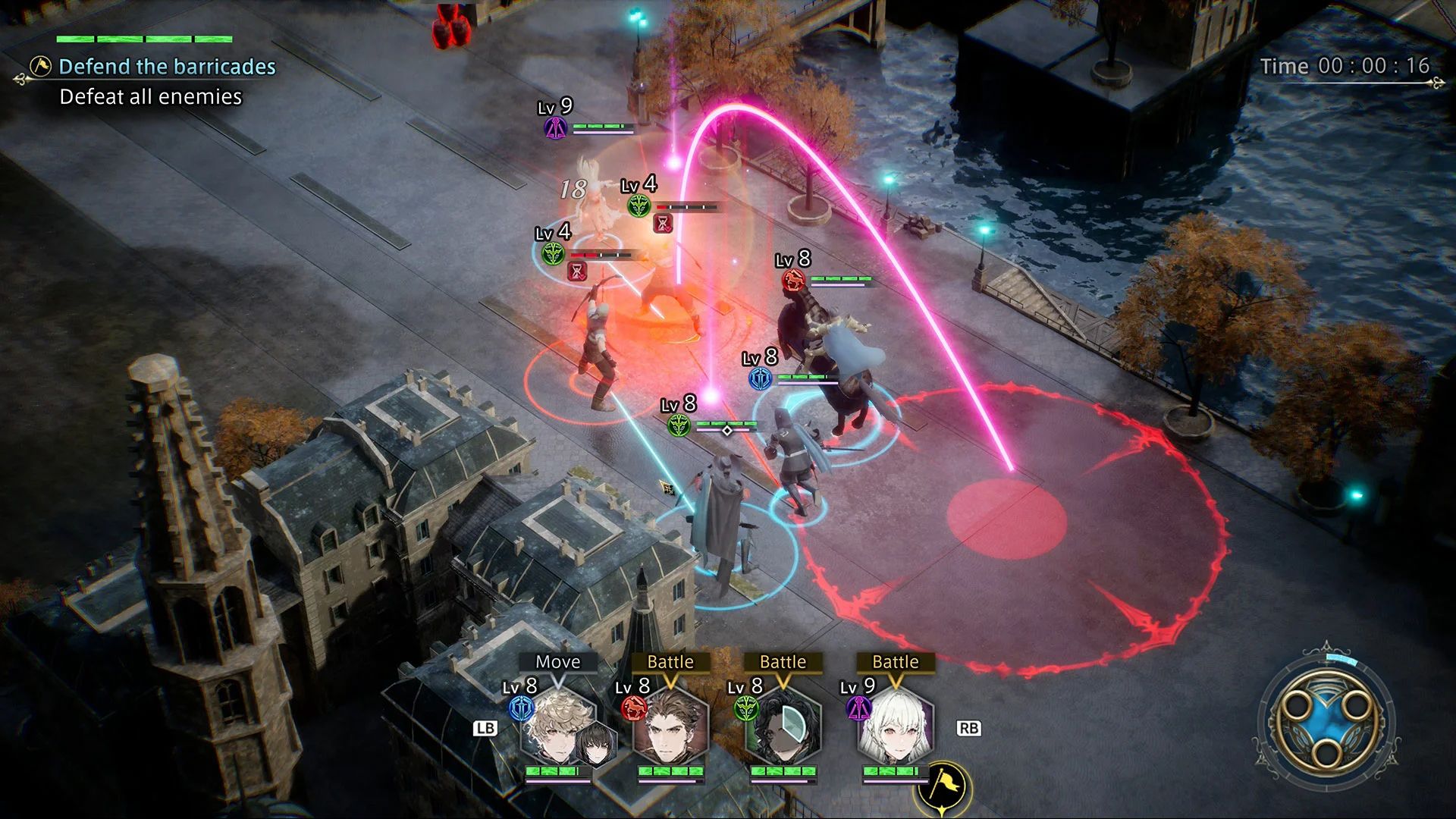Open the Defend the barricades objective
The image size is (1456, 819).
[x=167, y=67]
